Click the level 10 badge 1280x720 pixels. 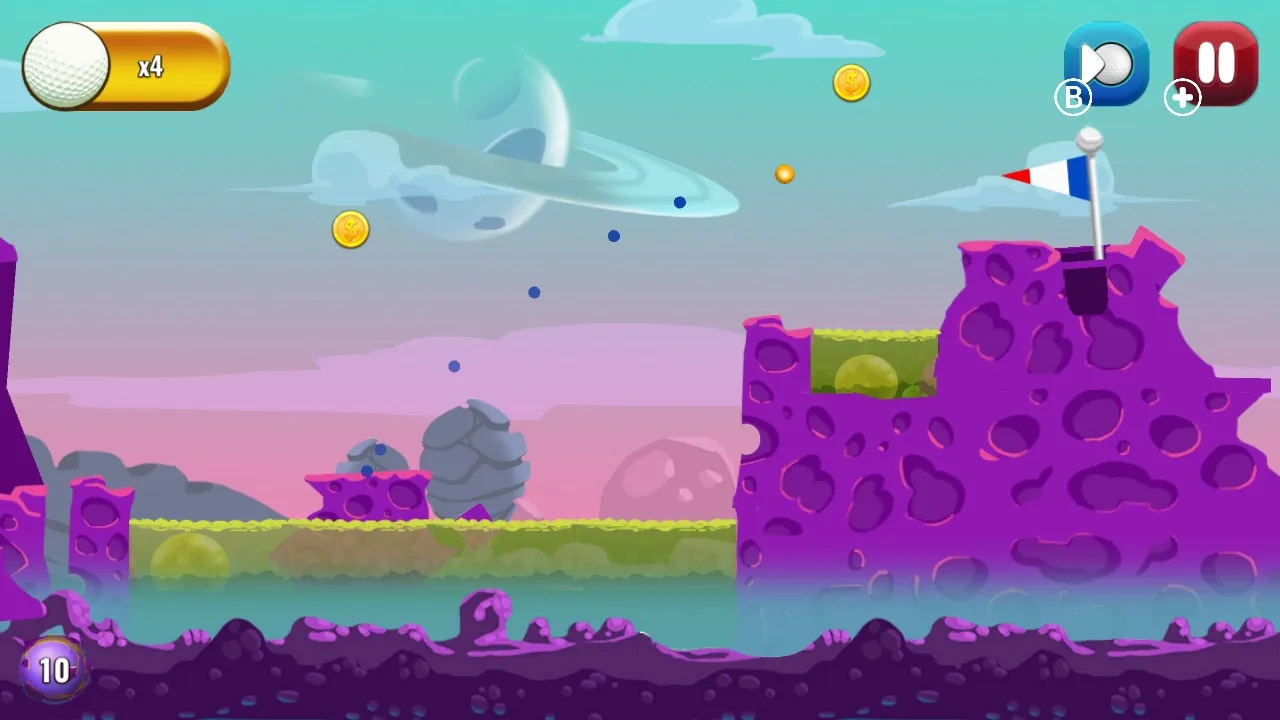pyautogui.click(x=52, y=668)
